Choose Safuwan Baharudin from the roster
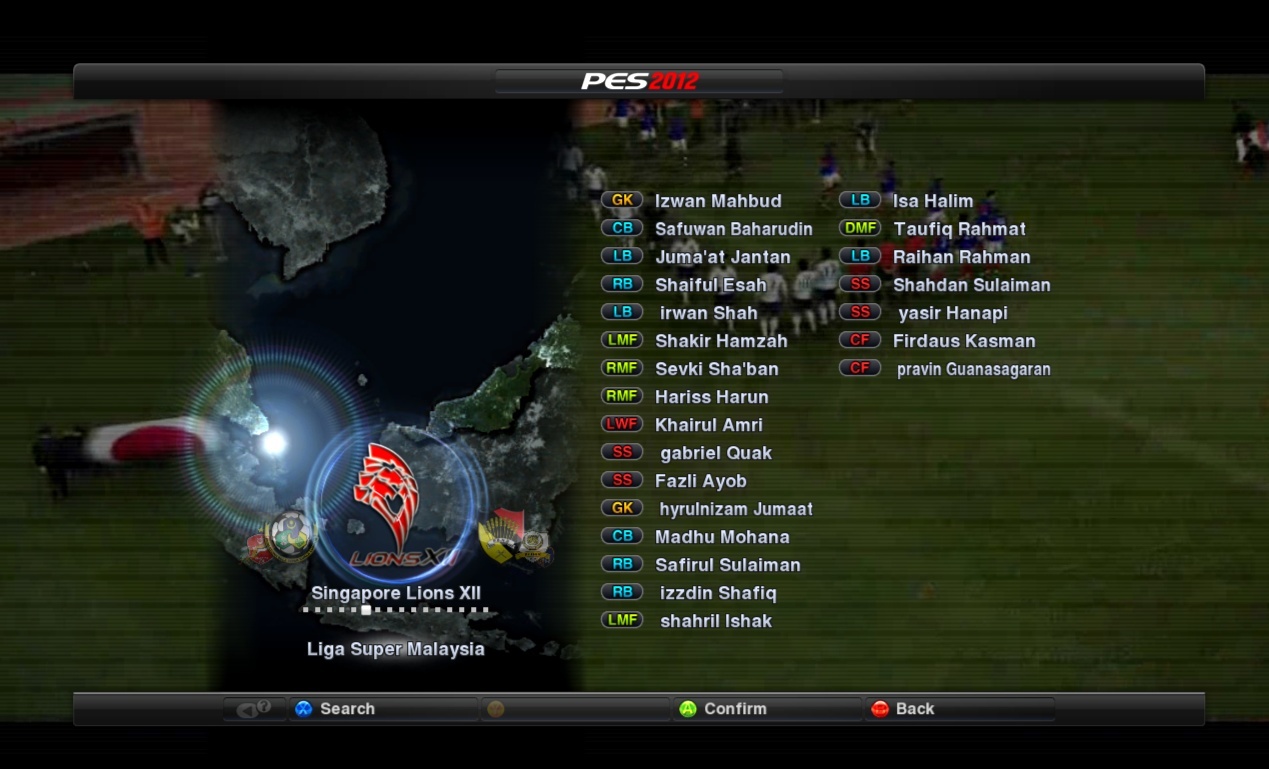 point(733,229)
